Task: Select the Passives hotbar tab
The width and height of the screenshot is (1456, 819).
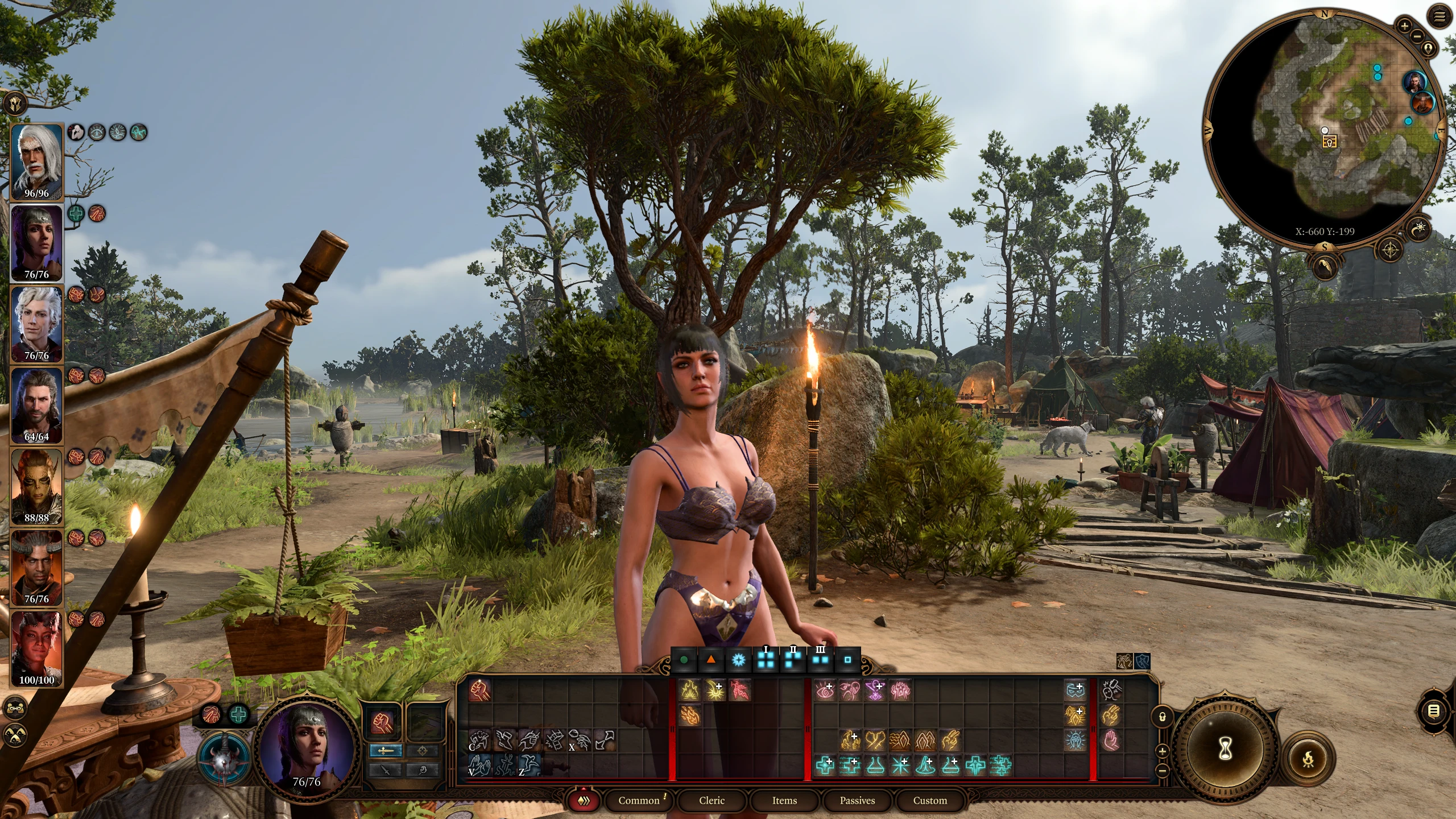Action: pyautogui.click(x=857, y=800)
